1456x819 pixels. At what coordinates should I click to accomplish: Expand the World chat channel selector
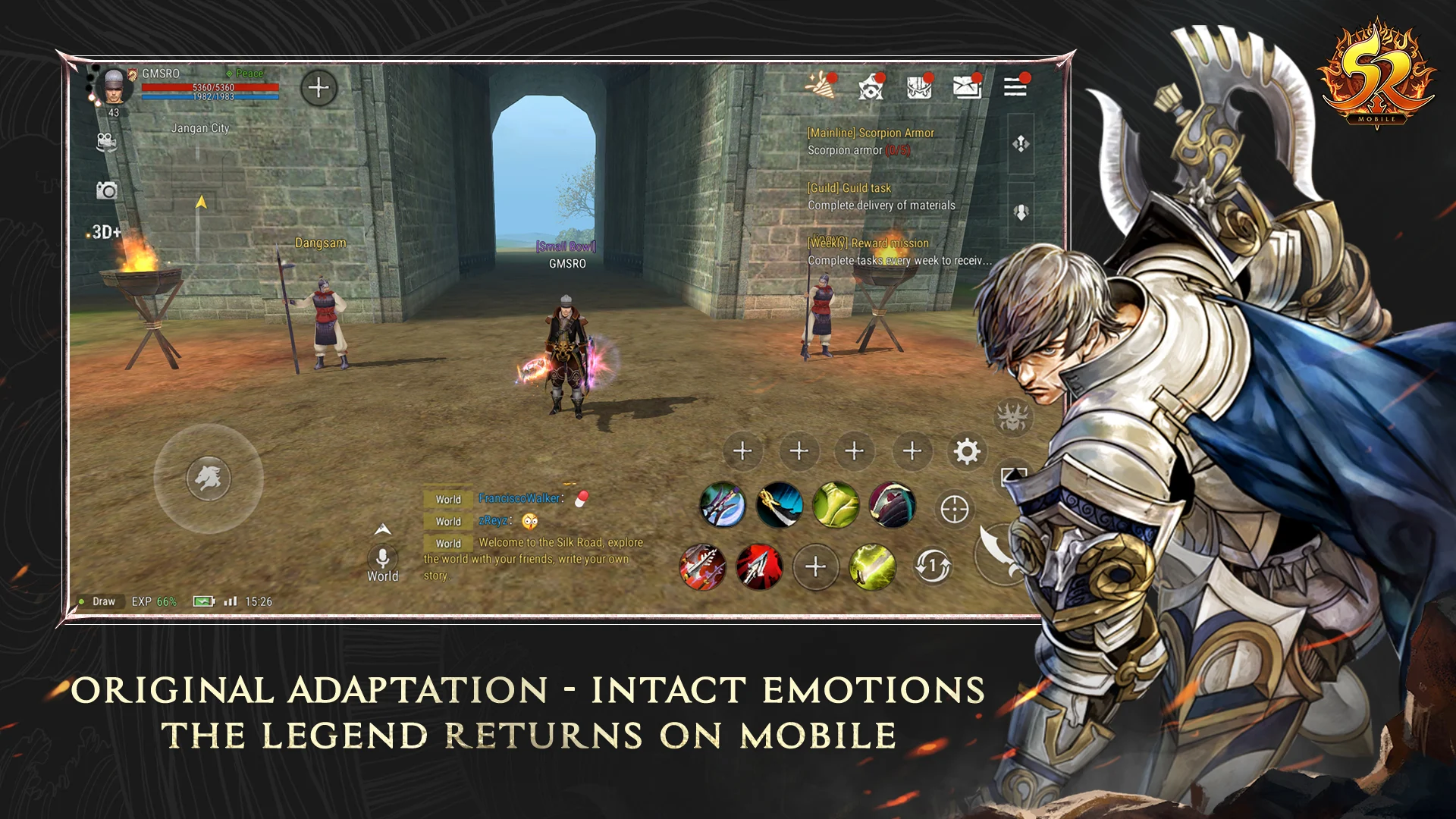pos(383,563)
